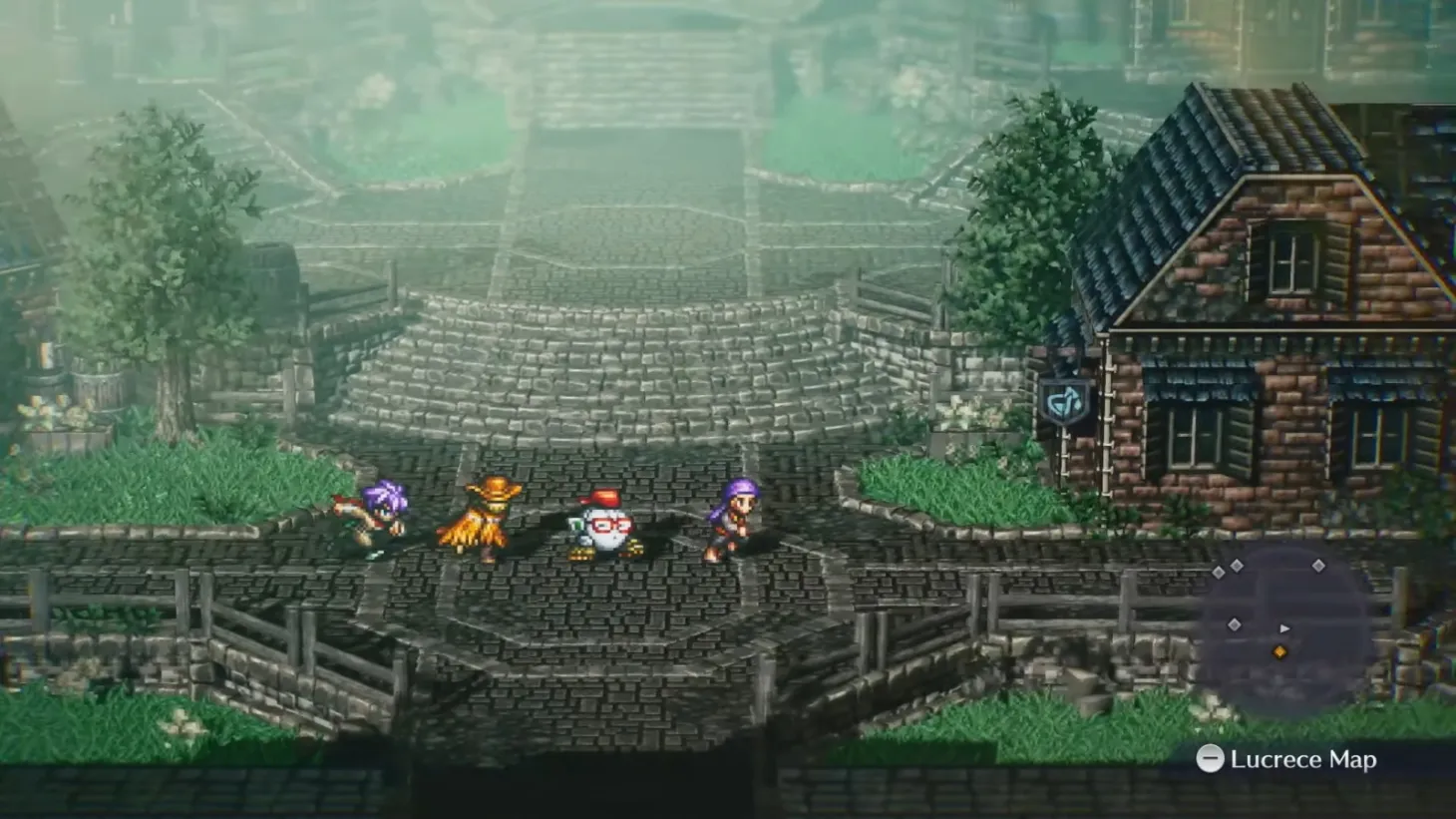Image resolution: width=1456 pixels, height=819 pixels.
Task: Select the top-right gray diamond minimap marker
Action: coord(1318,566)
